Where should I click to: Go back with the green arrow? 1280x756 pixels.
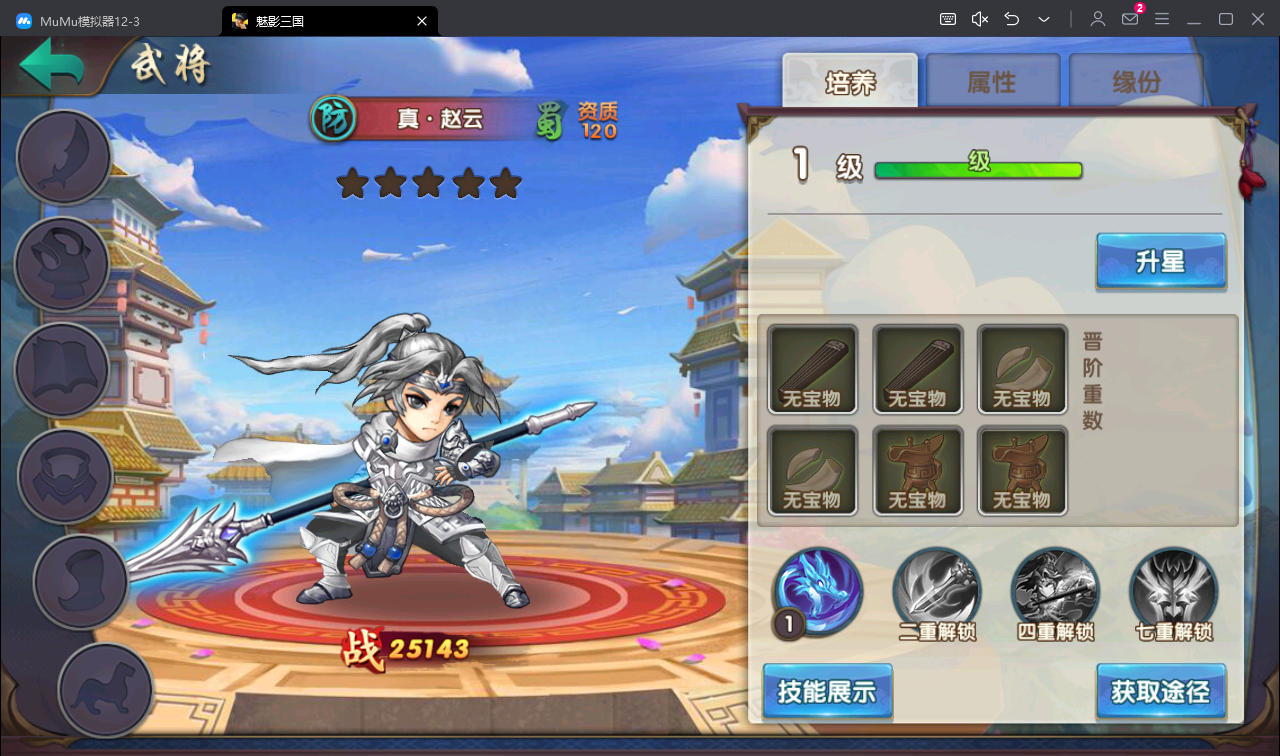[x=52, y=67]
